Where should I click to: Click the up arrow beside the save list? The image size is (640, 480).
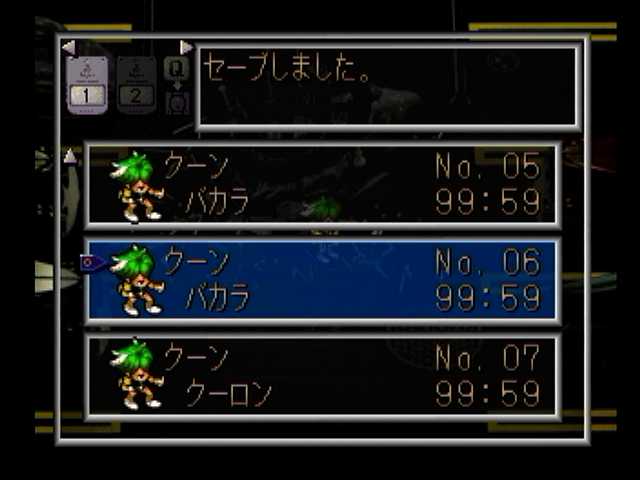(x=69, y=156)
